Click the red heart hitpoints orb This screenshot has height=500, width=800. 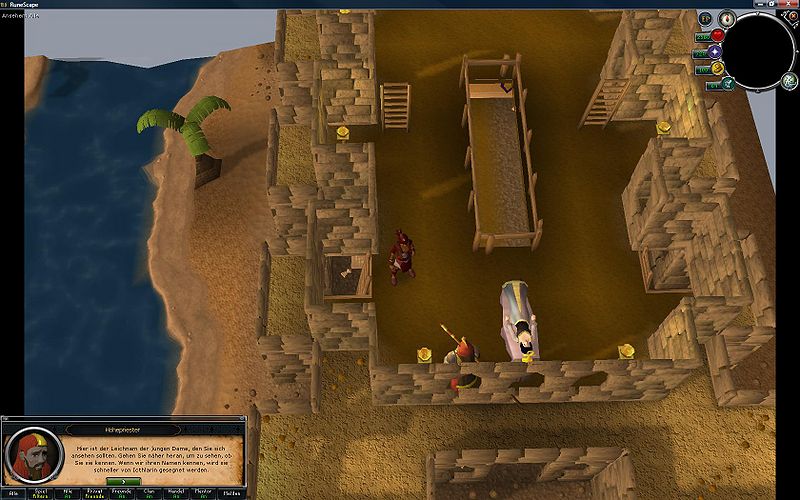pyautogui.click(x=717, y=36)
